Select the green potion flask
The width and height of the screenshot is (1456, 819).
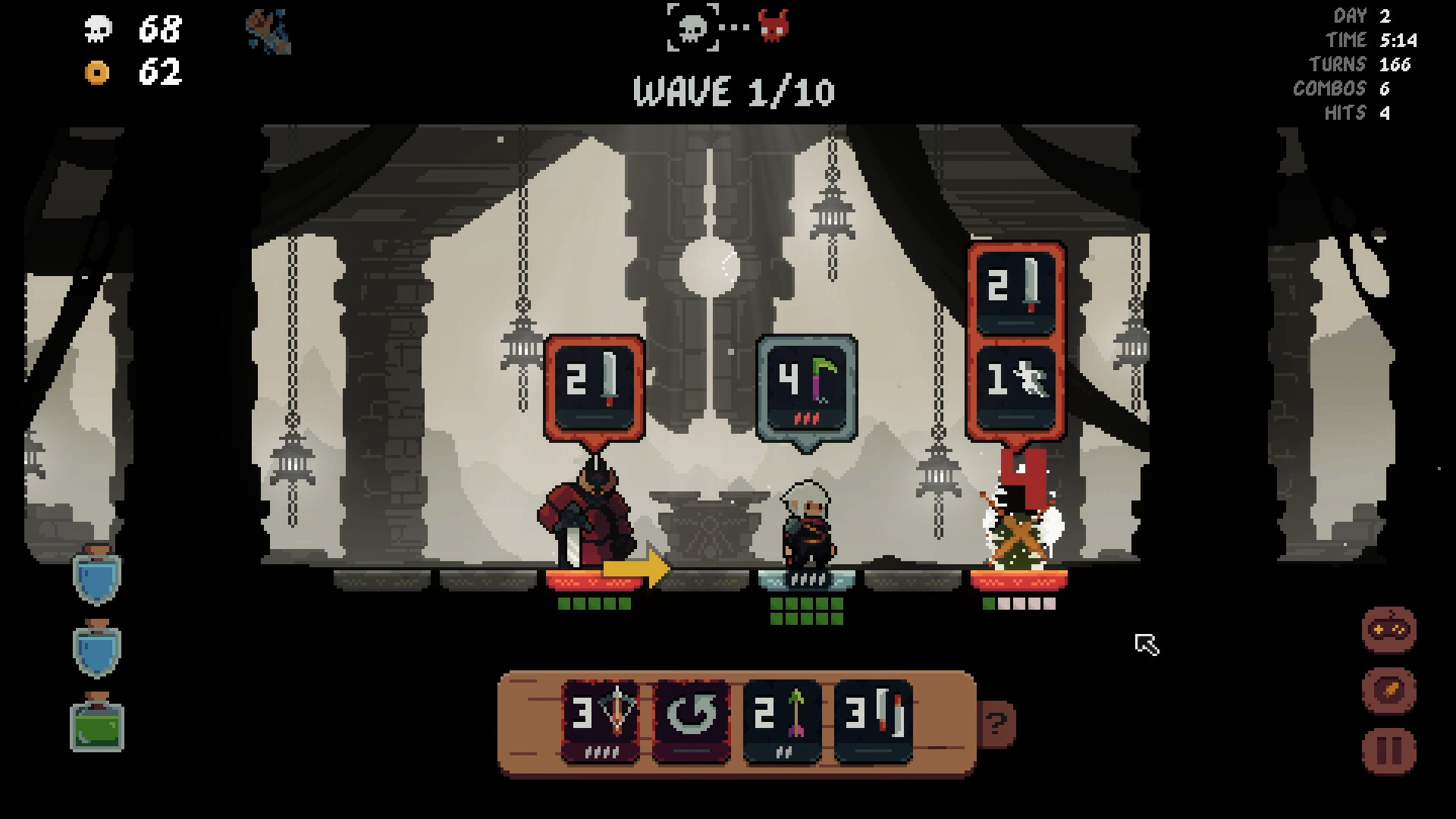click(95, 726)
